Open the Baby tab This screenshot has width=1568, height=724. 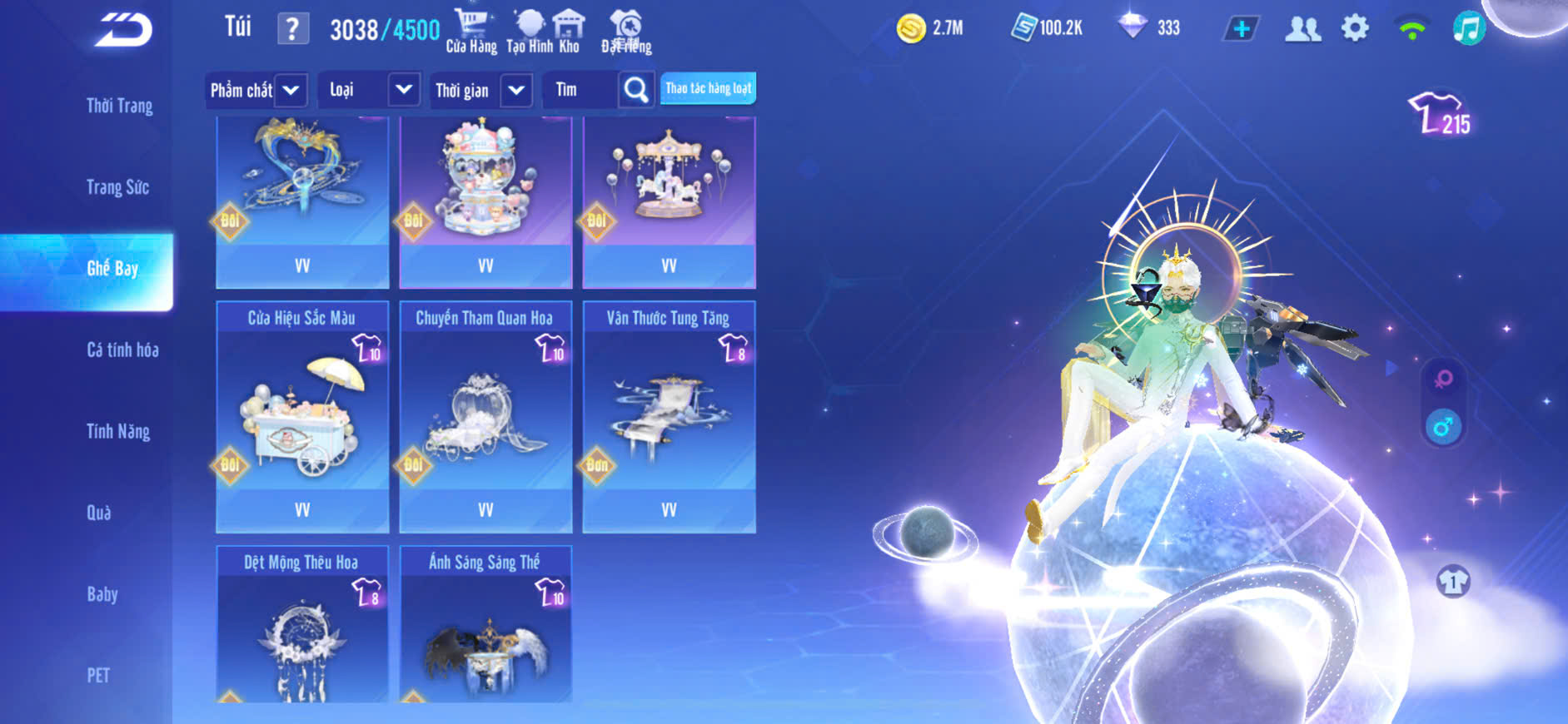[x=102, y=594]
